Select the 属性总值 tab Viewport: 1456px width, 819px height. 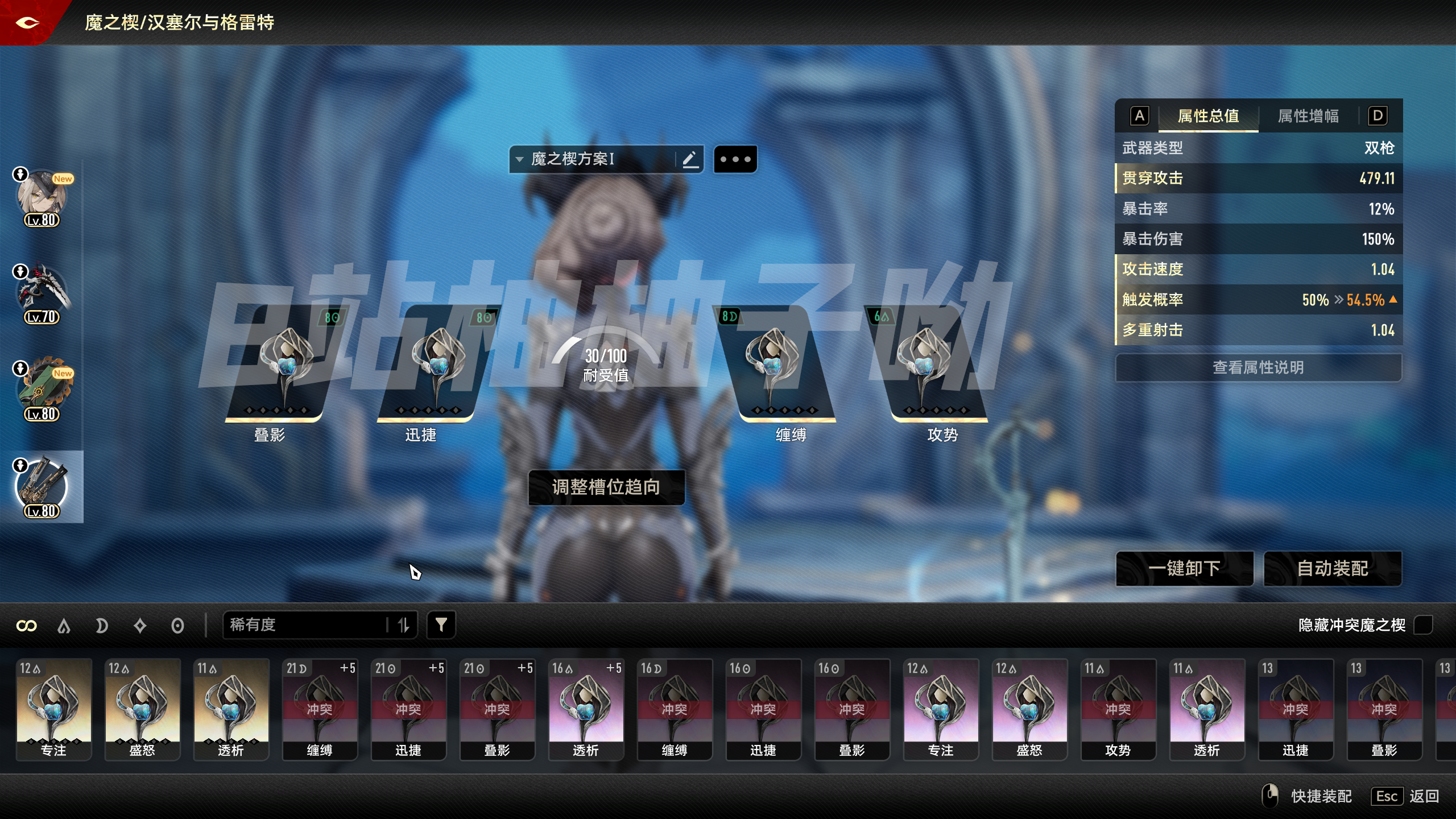tap(1209, 116)
